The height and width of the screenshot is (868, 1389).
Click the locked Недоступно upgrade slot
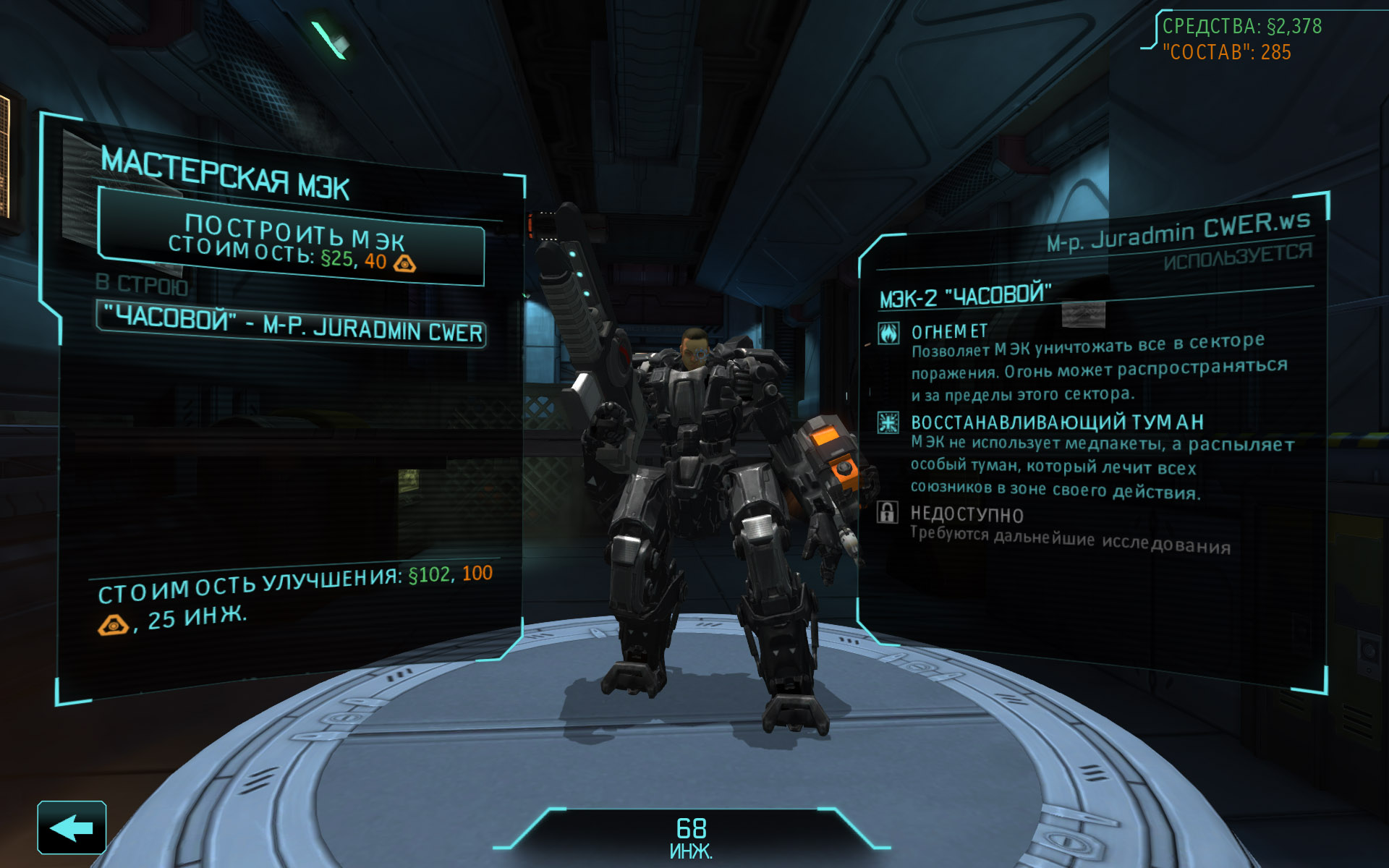[967, 514]
